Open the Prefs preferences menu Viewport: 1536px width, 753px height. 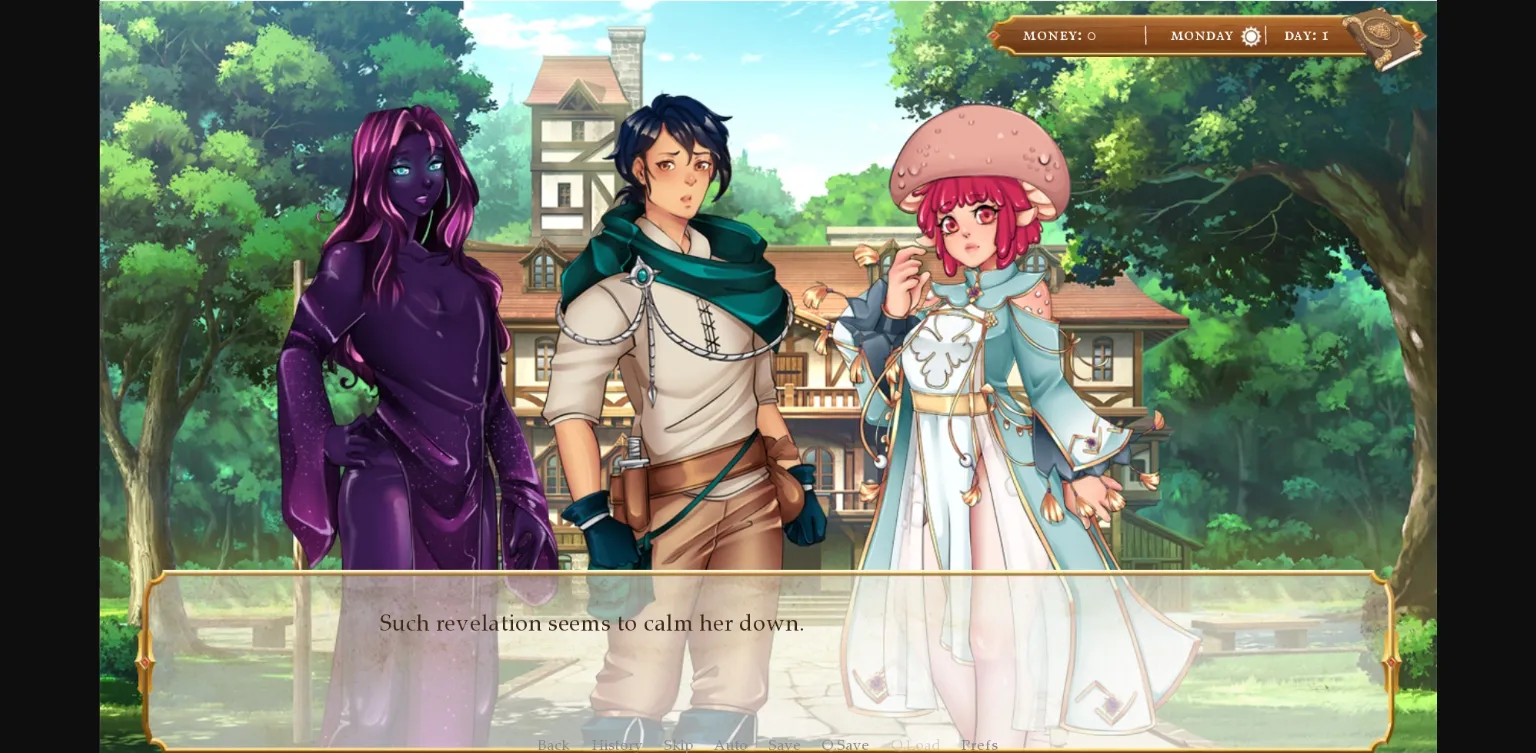pos(979,745)
